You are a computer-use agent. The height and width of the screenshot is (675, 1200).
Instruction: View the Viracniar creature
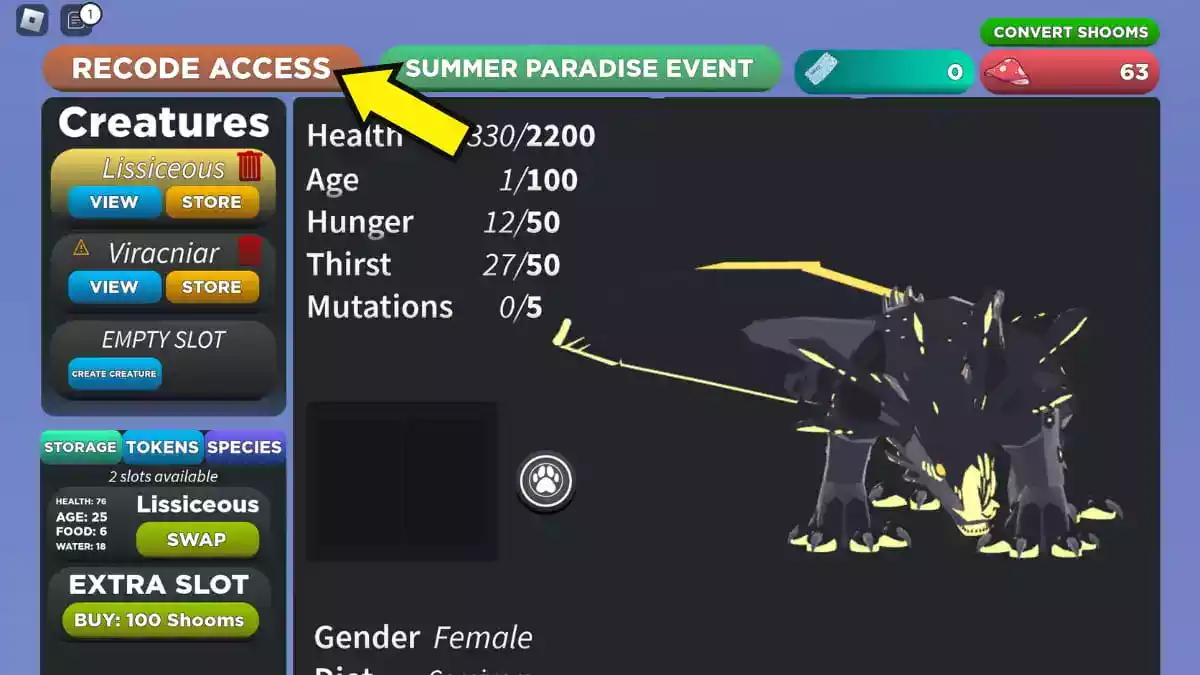tap(114, 287)
